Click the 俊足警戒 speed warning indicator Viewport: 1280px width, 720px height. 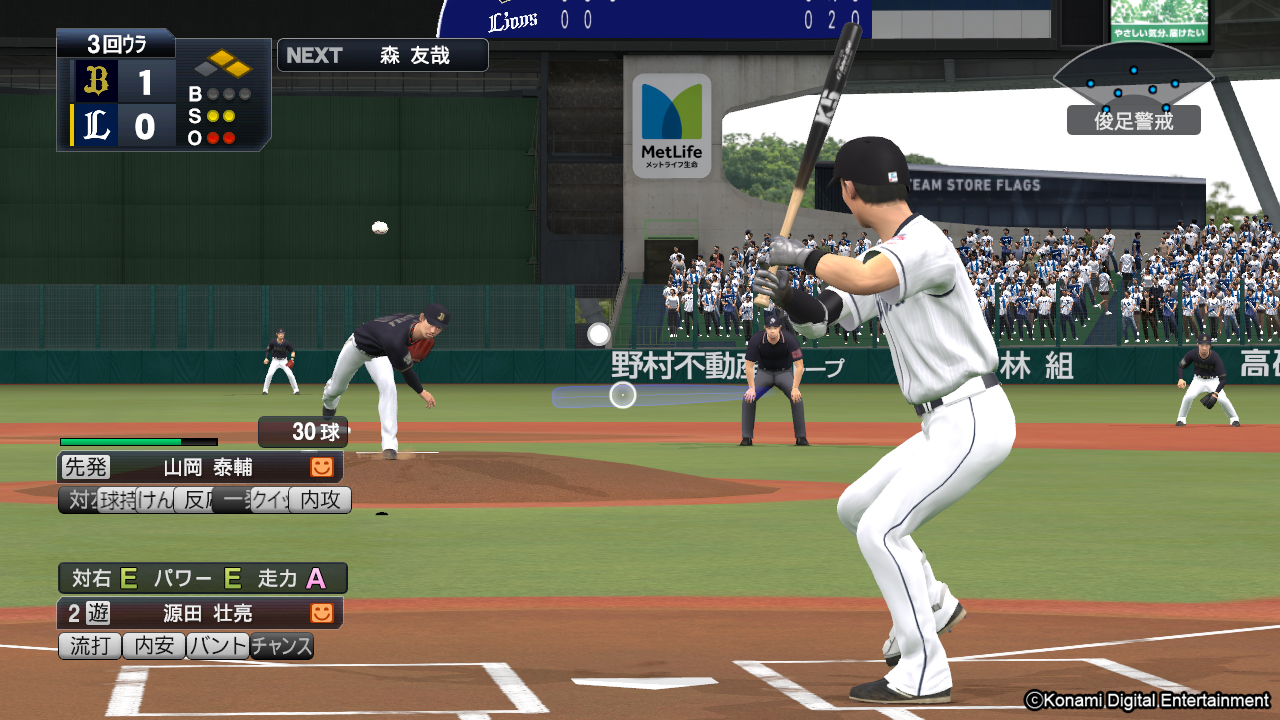coord(1135,119)
